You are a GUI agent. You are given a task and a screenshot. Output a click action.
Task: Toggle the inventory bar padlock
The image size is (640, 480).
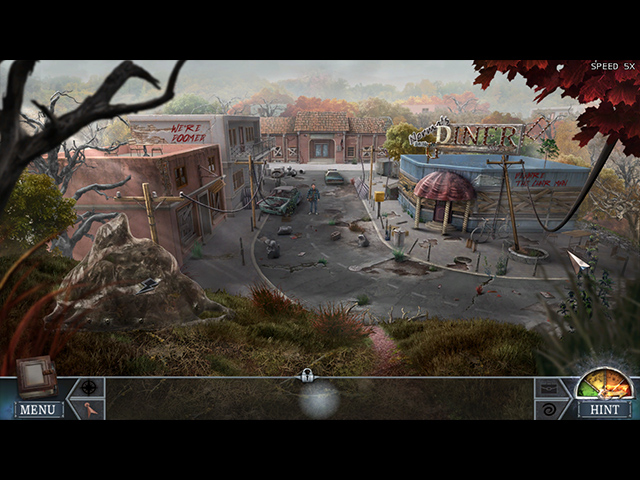(x=309, y=376)
